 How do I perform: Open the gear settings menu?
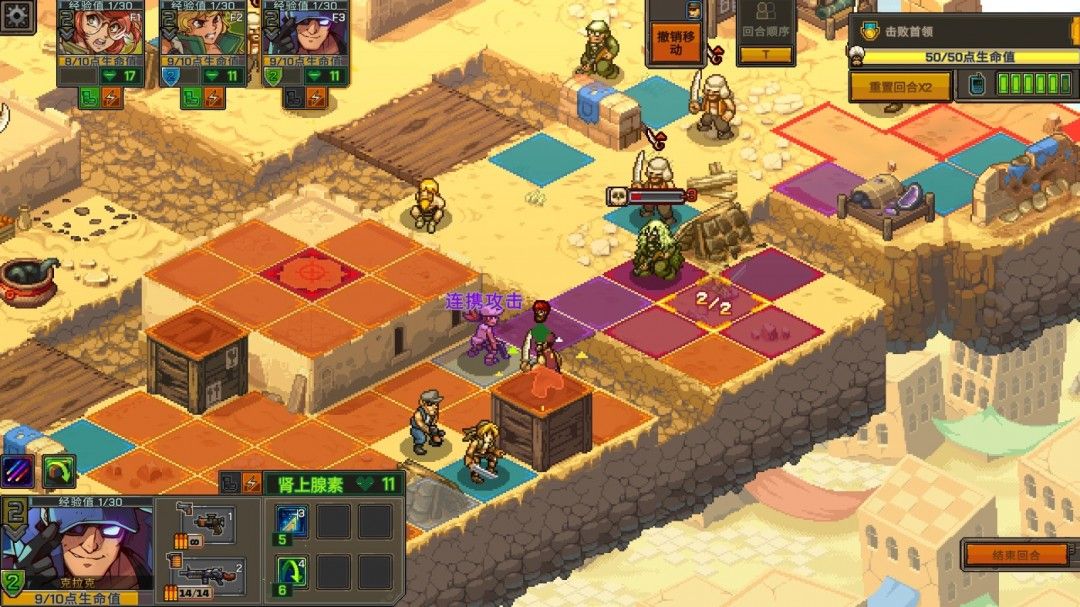click(x=17, y=13)
